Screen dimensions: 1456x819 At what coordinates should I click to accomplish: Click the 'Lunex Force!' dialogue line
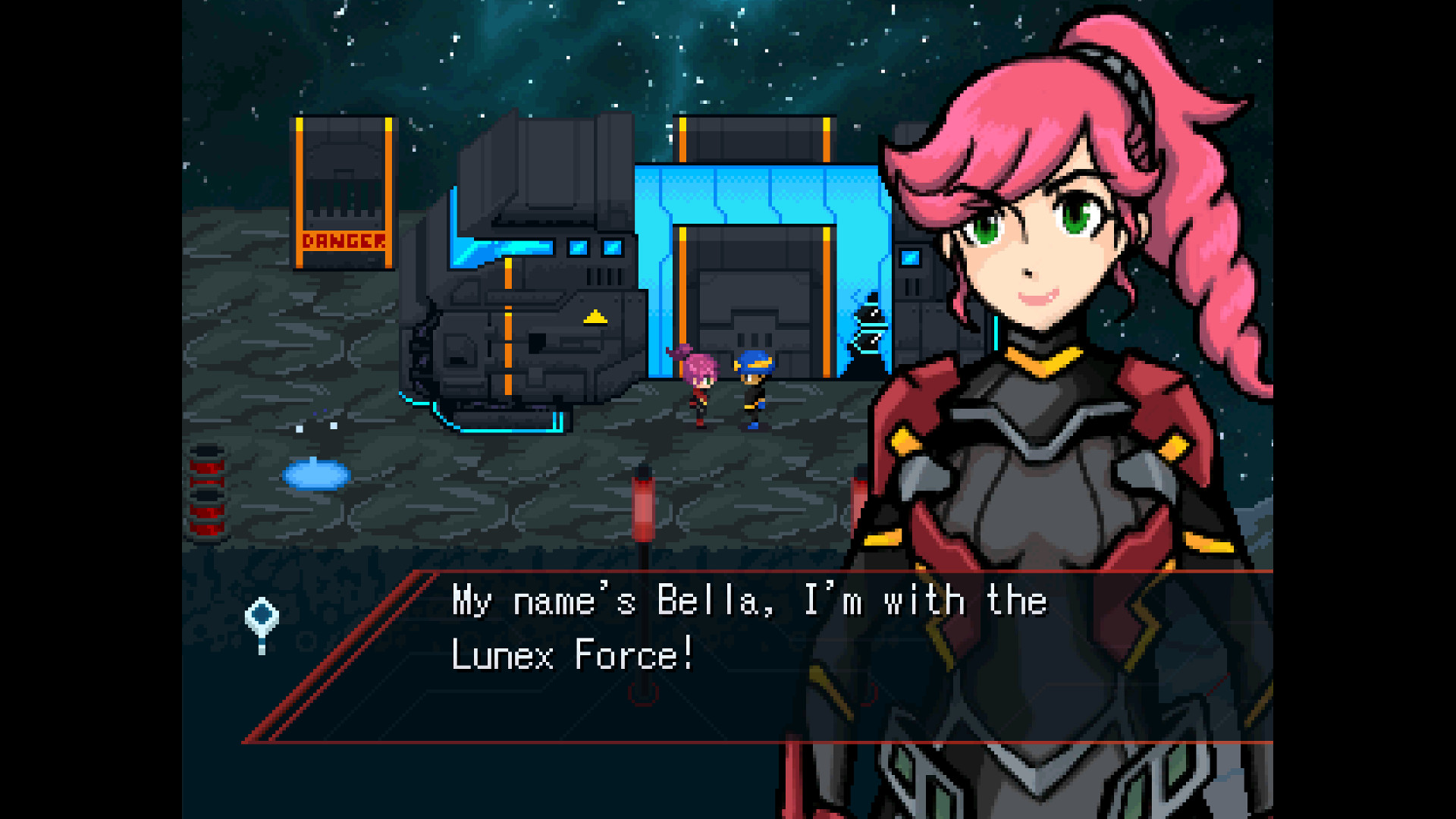coord(574,653)
